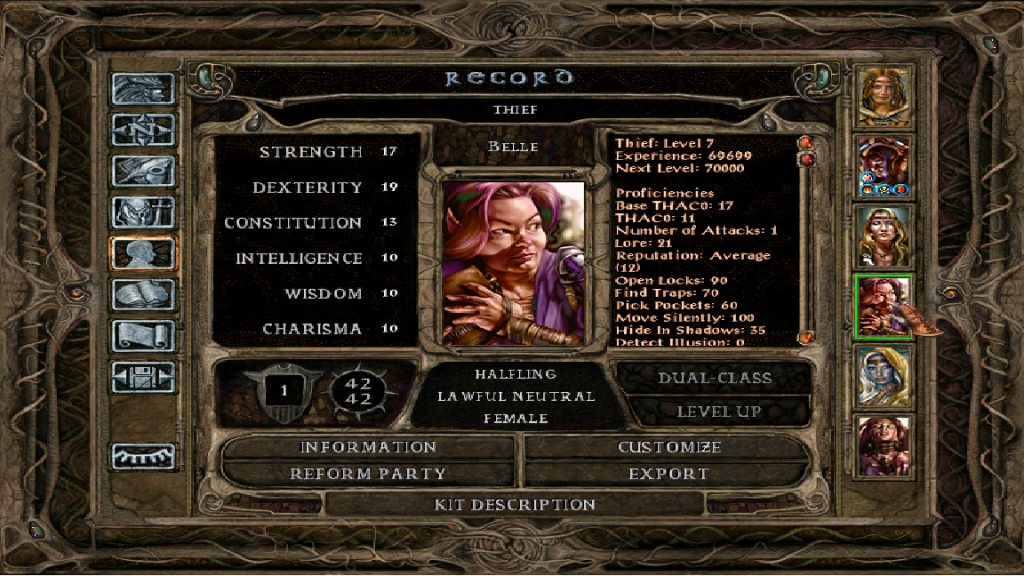Select Belle's green-highlighted portrait in the party bar

[x=884, y=307]
